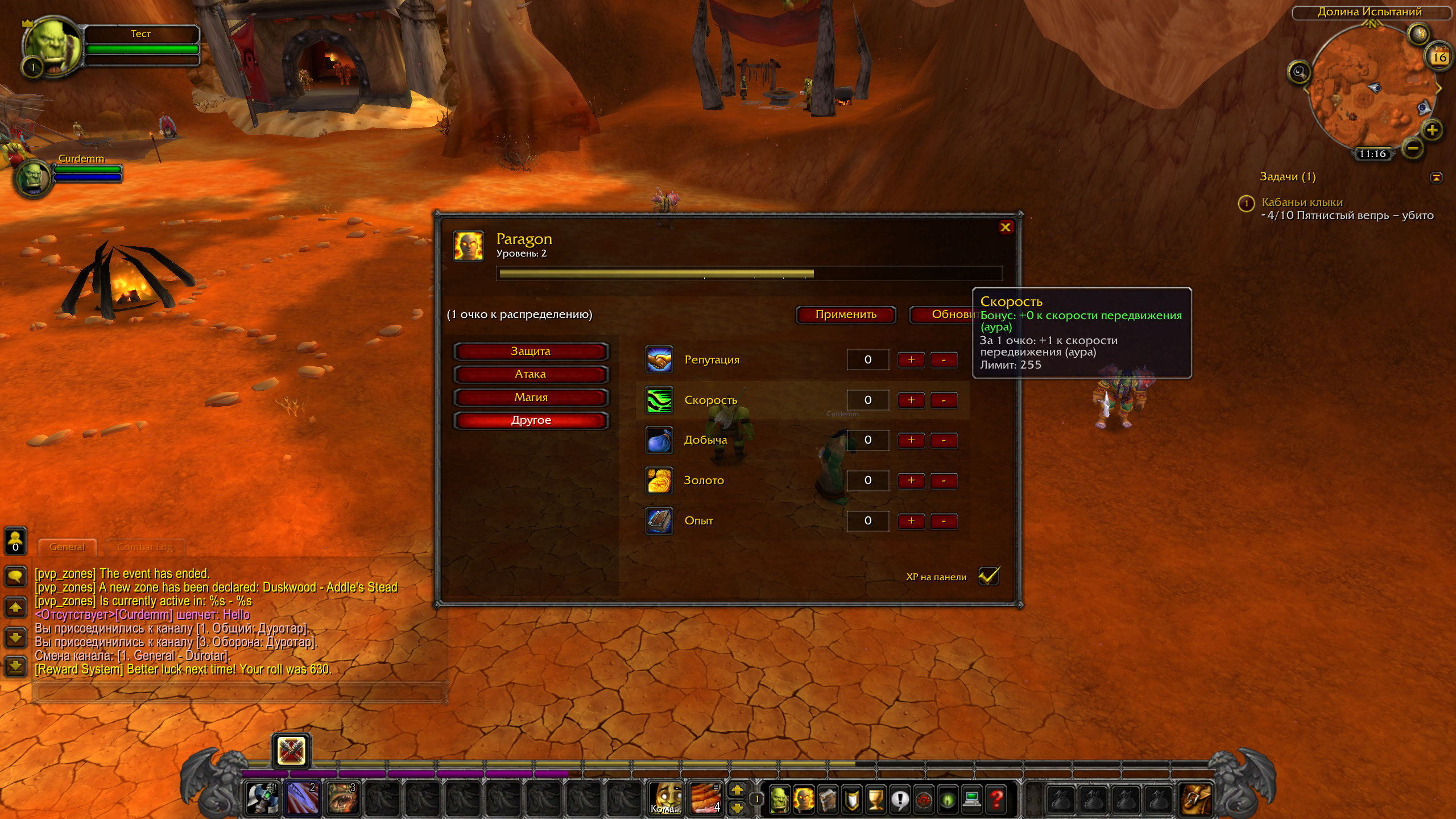Screen dimensions: 1456x819
Task: Choose the Другое category
Action: click(x=531, y=420)
